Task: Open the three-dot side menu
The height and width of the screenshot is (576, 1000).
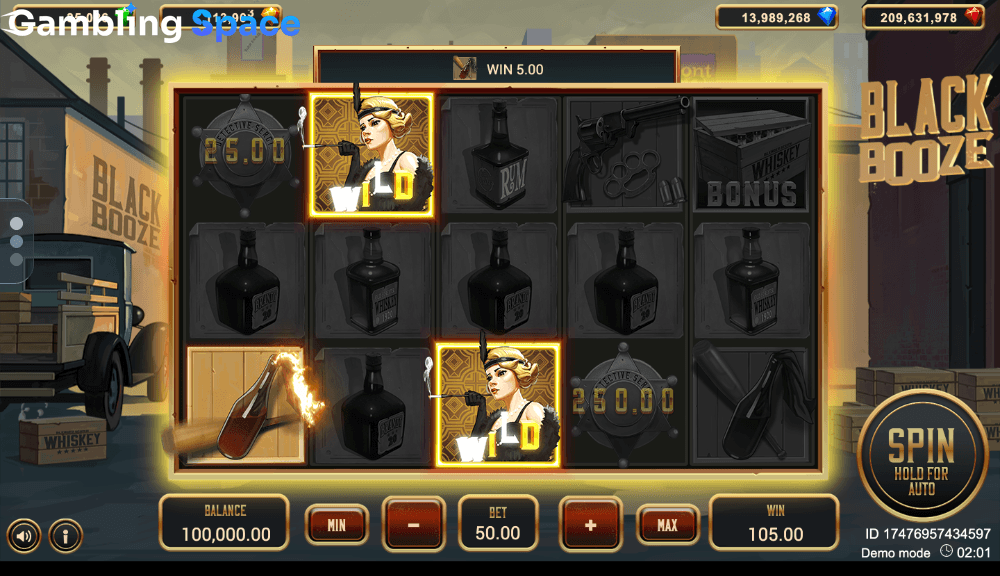Action: tap(16, 241)
